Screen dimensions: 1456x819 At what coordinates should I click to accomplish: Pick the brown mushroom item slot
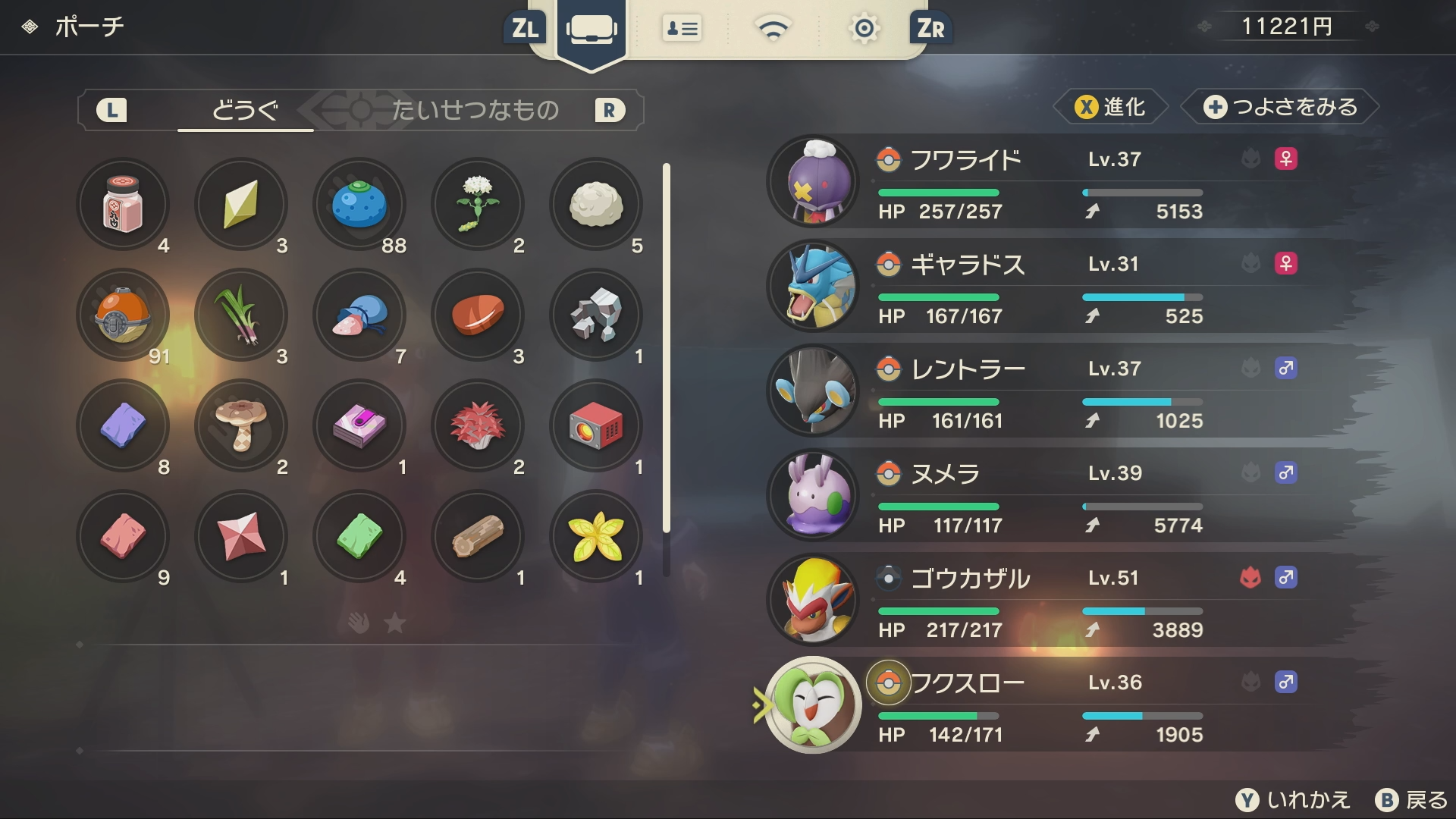[x=241, y=425]
